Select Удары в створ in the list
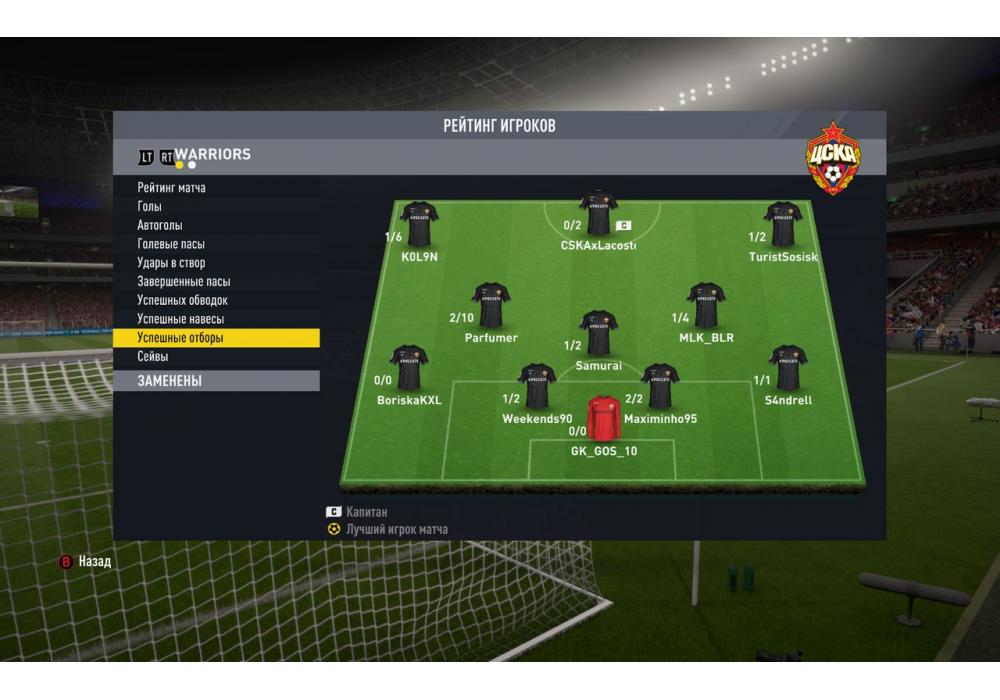The image size is (1000, 700). (x=171, y=263)
